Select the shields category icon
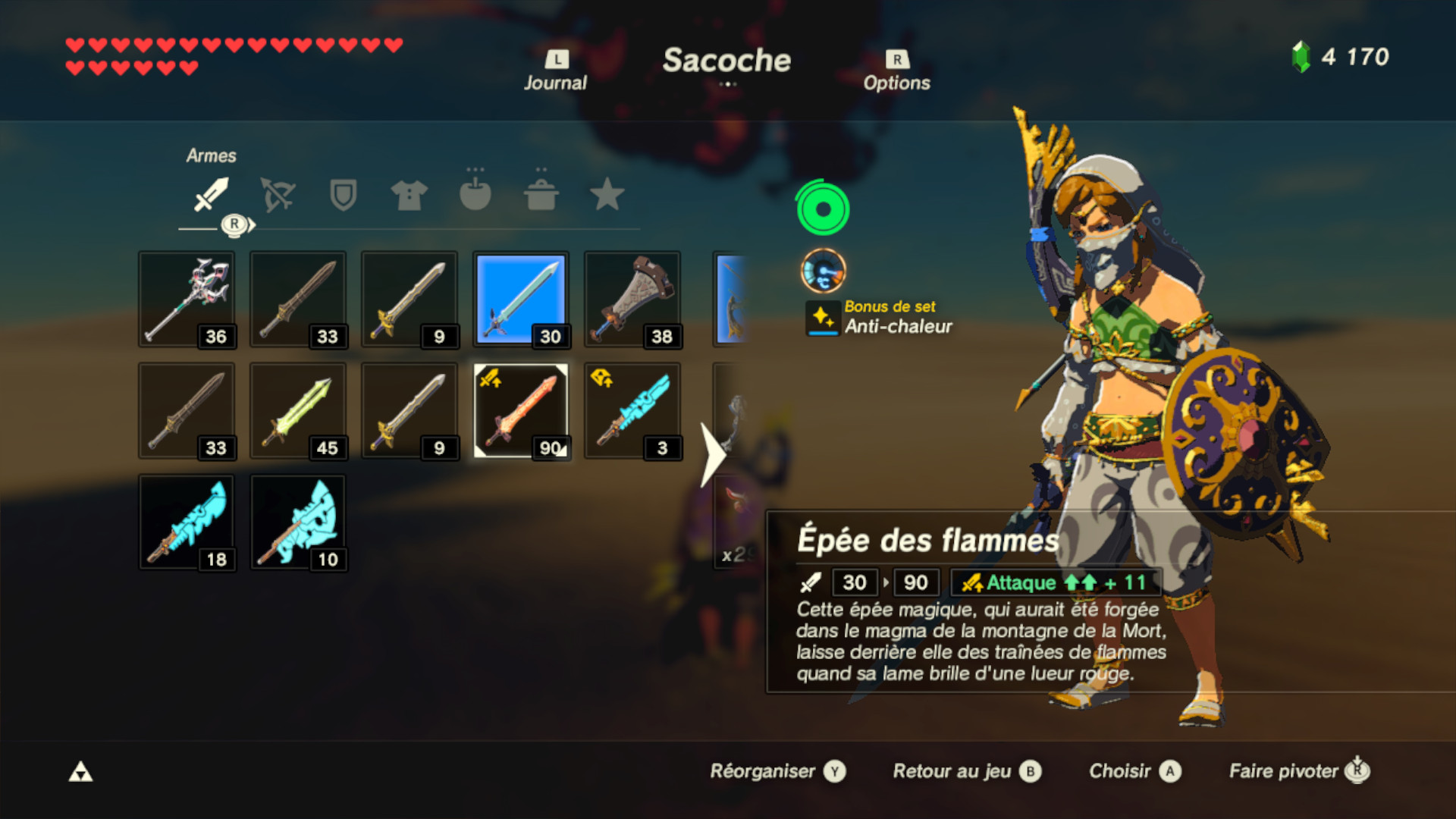Screen dimensions: 1456x819 (342, 196)
